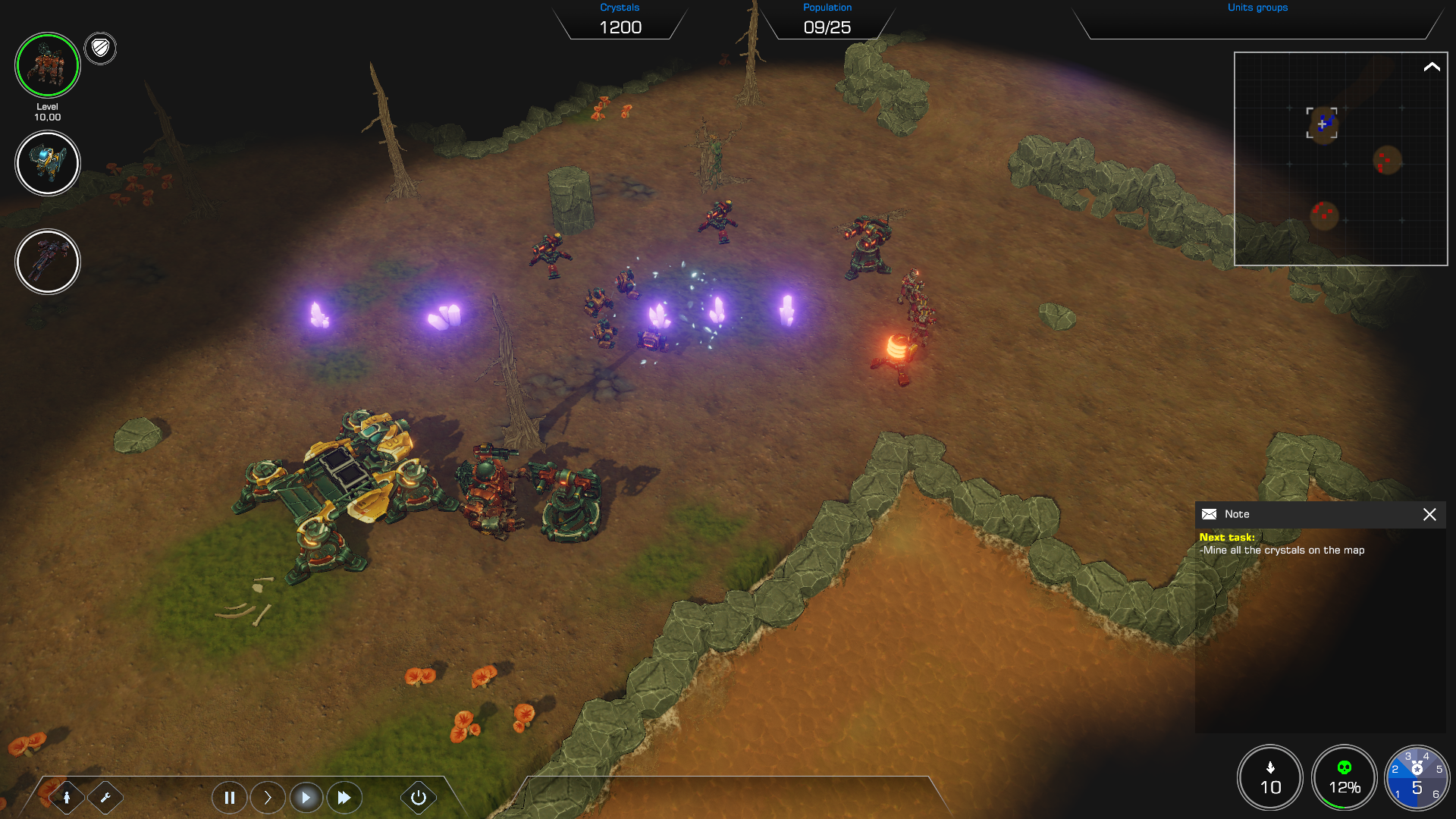The image size is (1456, 819).
Task: Open the green skull 12% indicator
Action: coord(1344,778)
